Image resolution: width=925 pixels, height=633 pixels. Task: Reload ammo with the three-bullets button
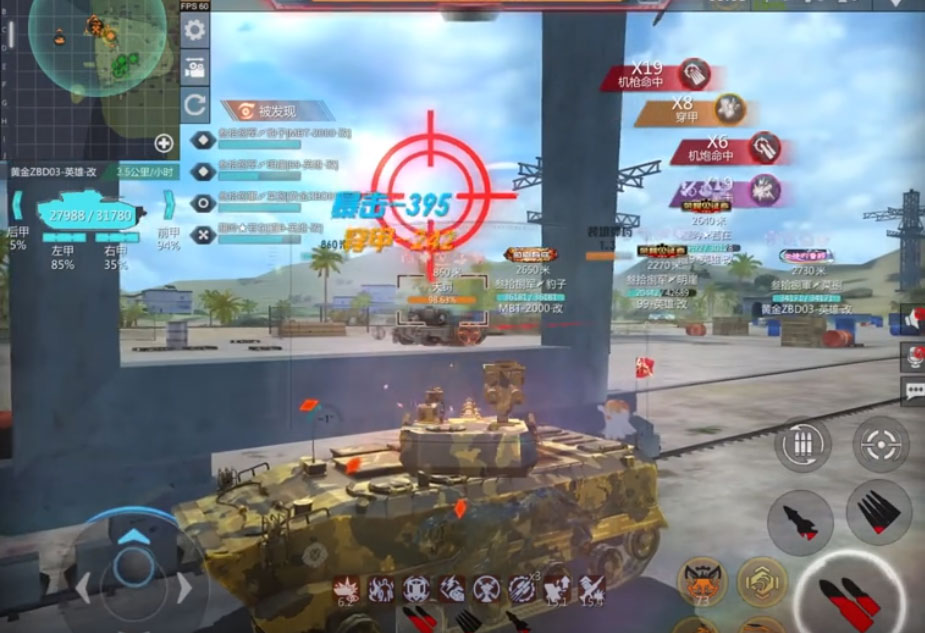coord(803,444)
